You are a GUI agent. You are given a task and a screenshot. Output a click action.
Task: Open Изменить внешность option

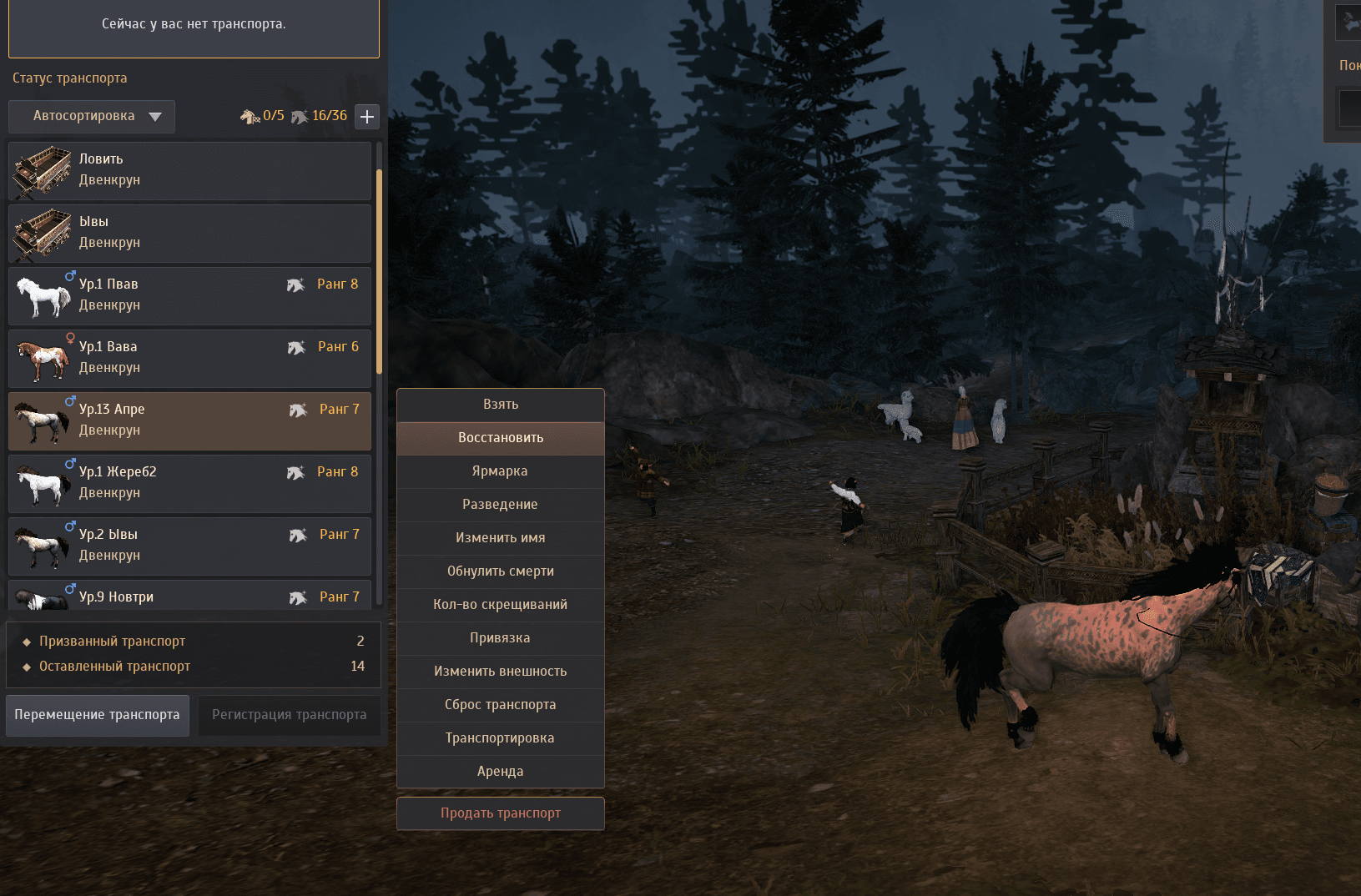(501, 672)
